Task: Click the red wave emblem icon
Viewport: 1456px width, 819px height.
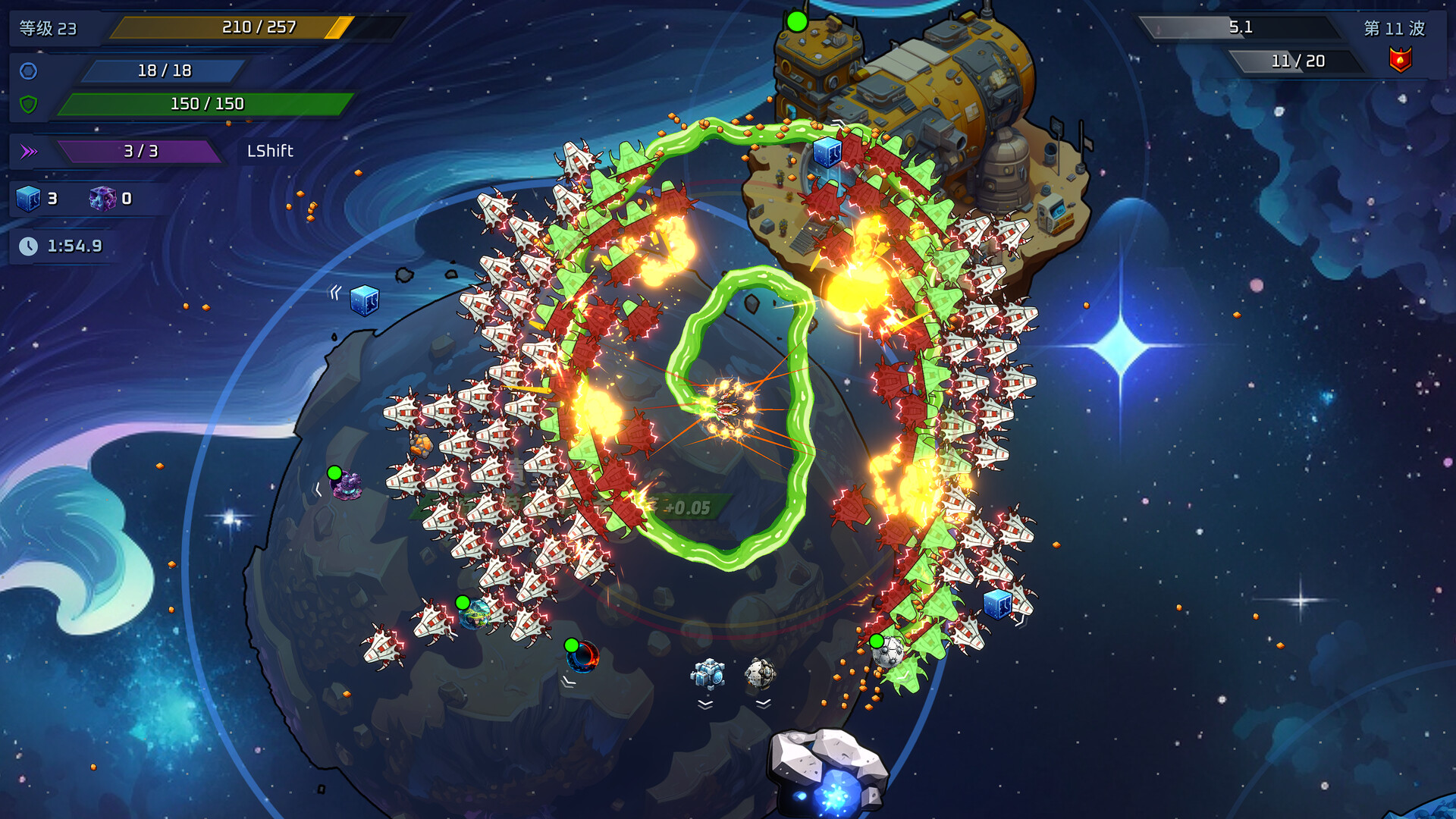Action: (x=1400, y=60)
